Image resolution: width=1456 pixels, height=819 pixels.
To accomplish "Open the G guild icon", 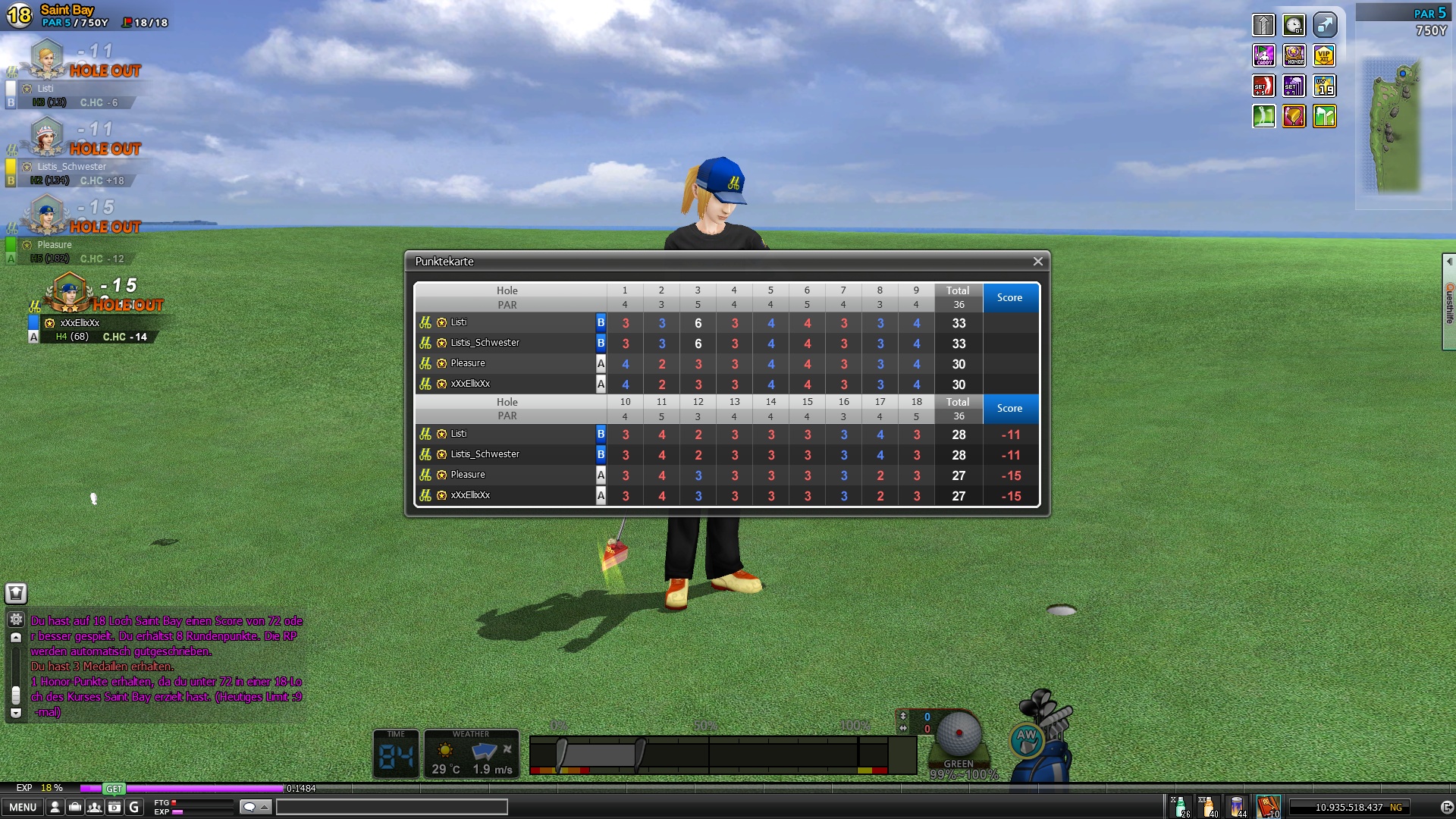I will click(x=134, y=807).
